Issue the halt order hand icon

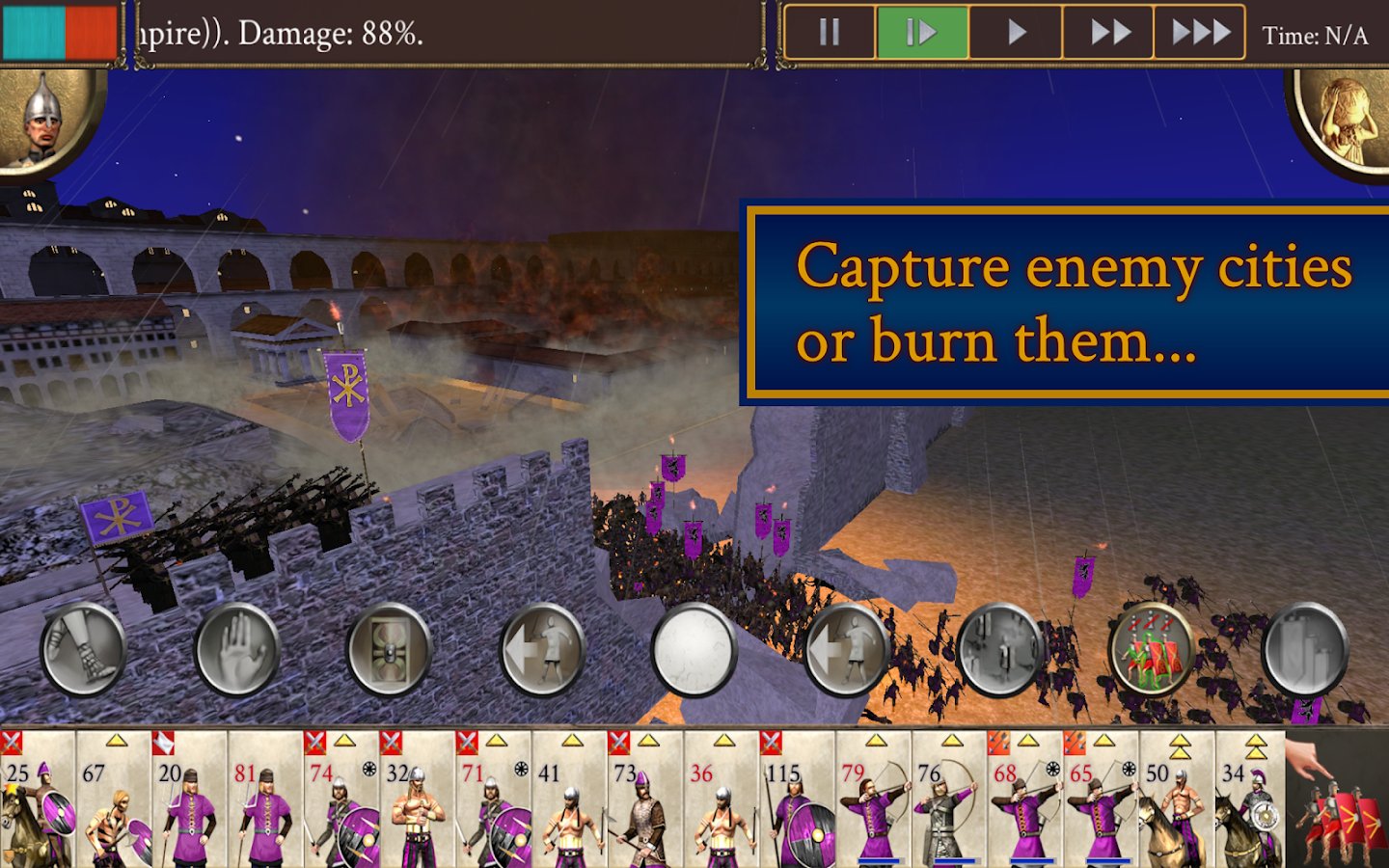(x=236, y=649)
